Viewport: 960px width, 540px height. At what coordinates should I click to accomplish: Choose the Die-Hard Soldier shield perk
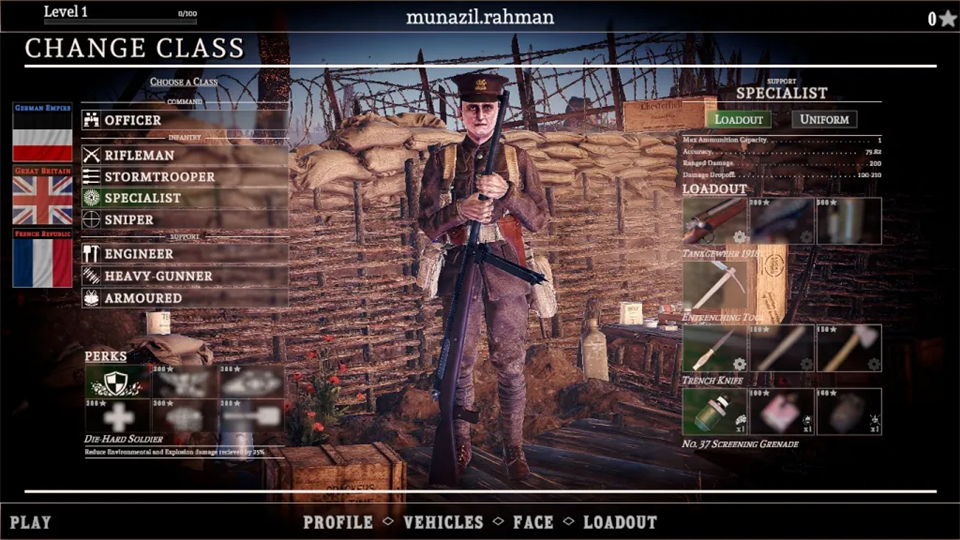[116, 381]
